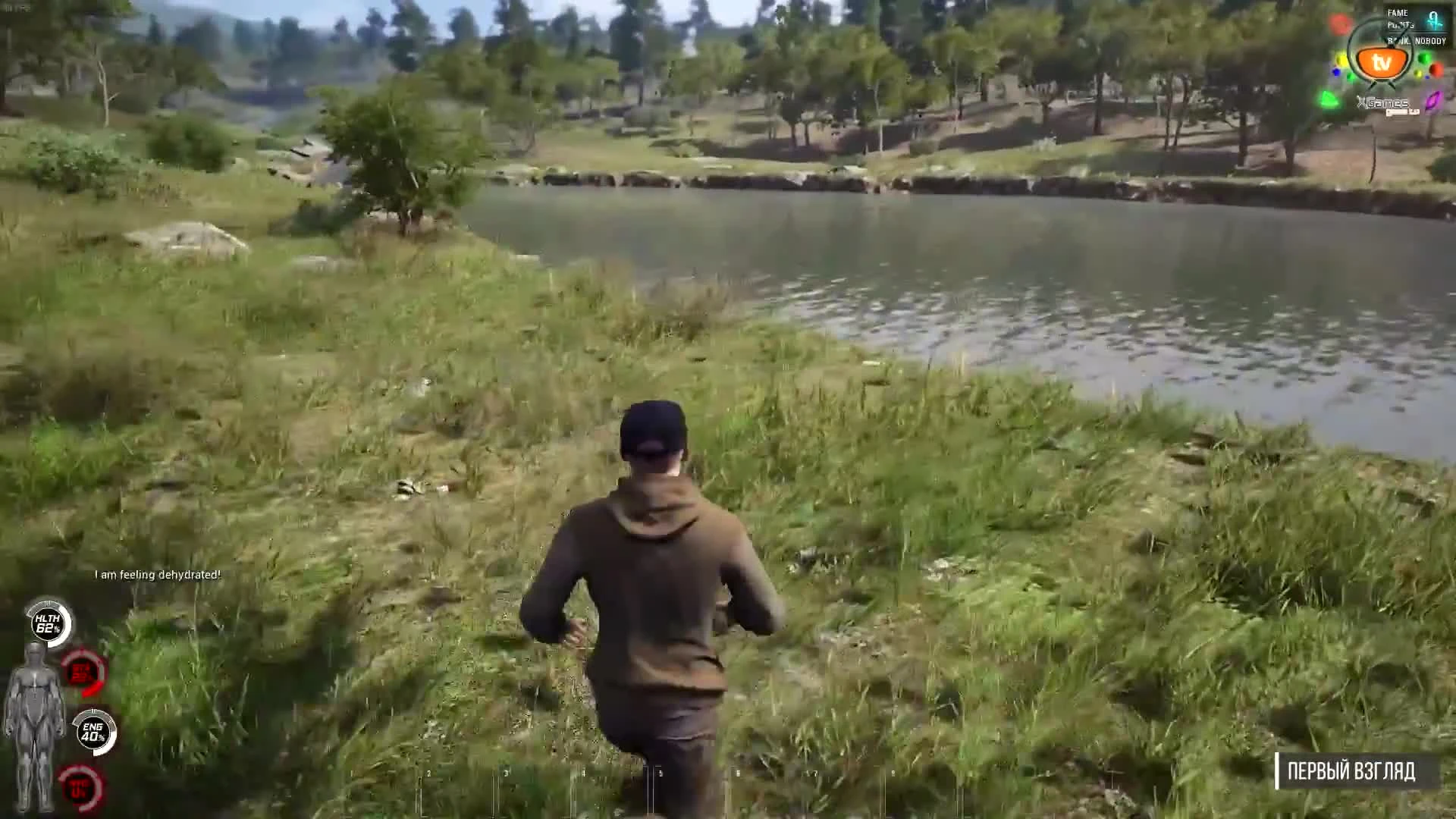Image resolution: width=1456 pixels, height=819 pixels.
Task: Toggle the HLTH 62% health indicator
Action: pos(49,623)
